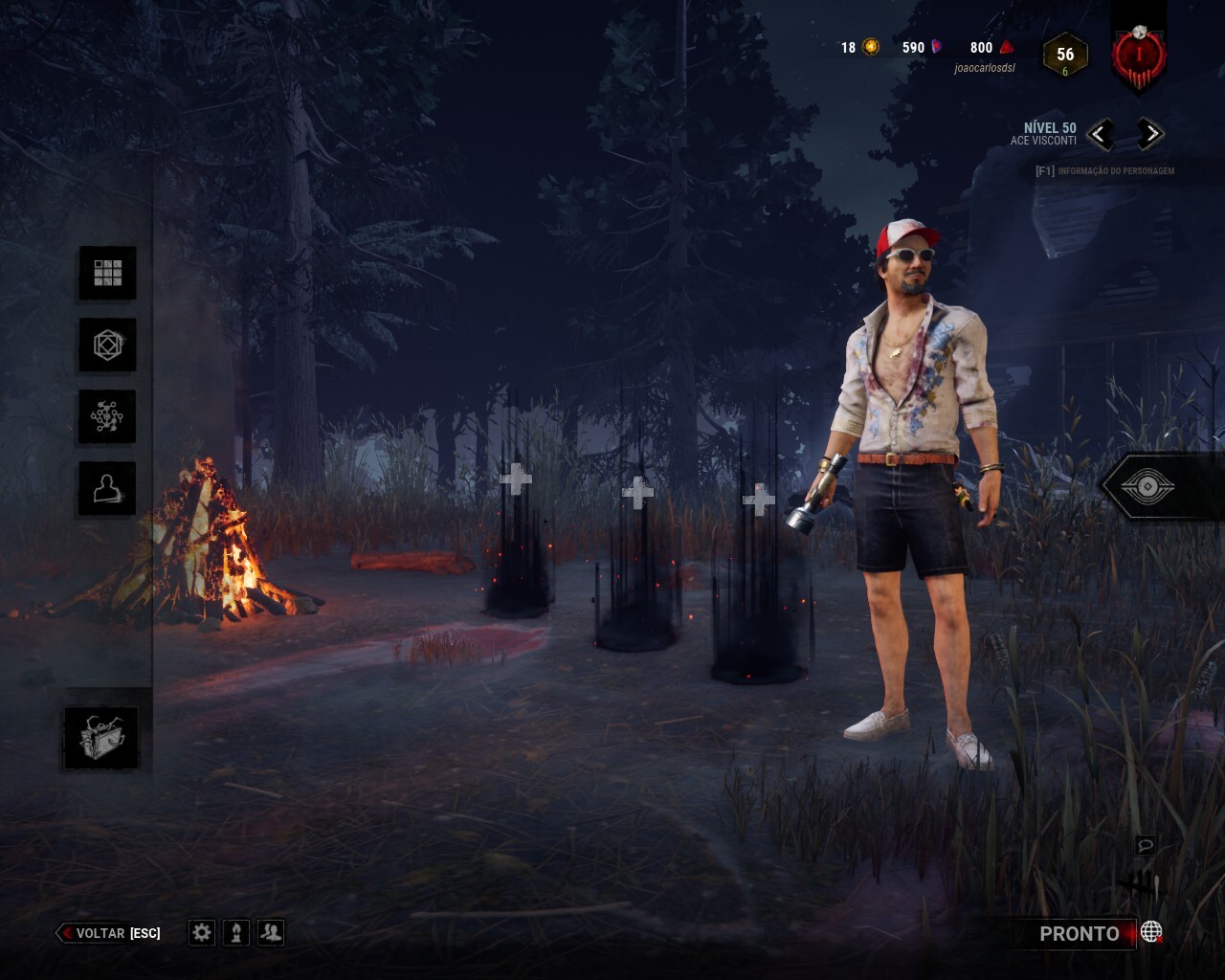The width and height of the screenshot is (1225, 980).
Task: Switch to the previous character with left arrow
Action: [x=1101, y=134]
